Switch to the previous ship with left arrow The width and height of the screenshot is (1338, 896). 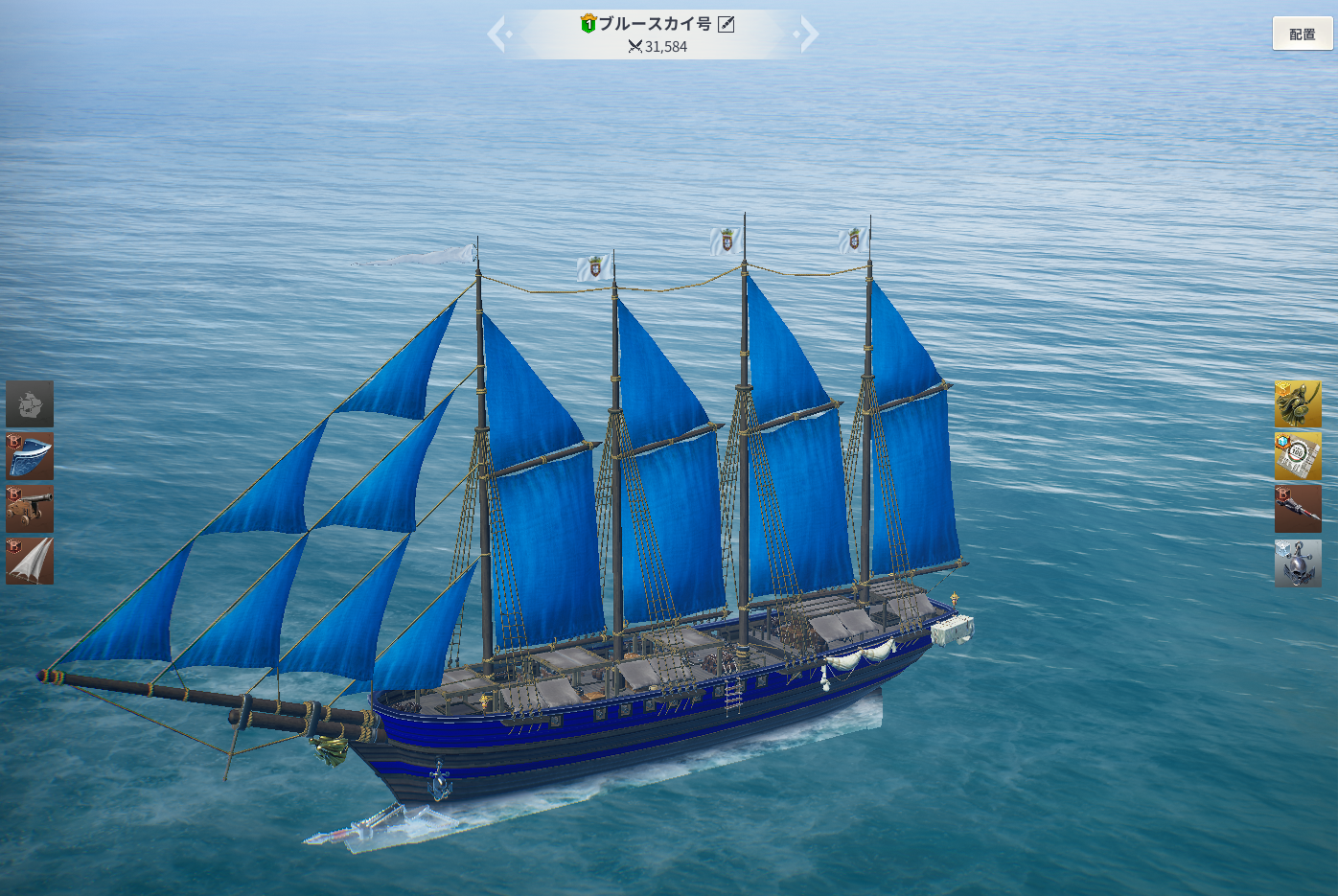497,34
